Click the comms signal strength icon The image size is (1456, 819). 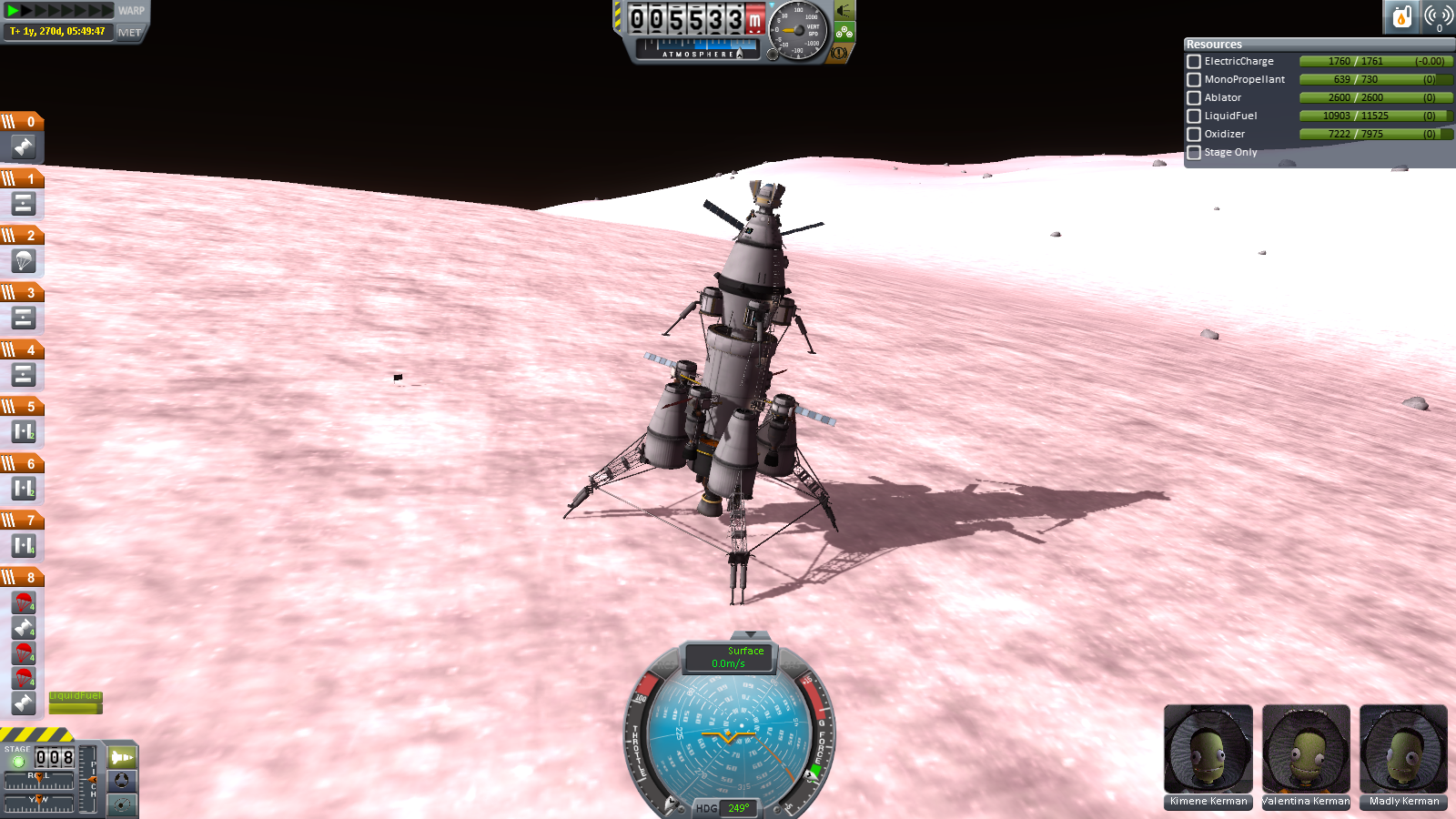tap(1436, 16)
